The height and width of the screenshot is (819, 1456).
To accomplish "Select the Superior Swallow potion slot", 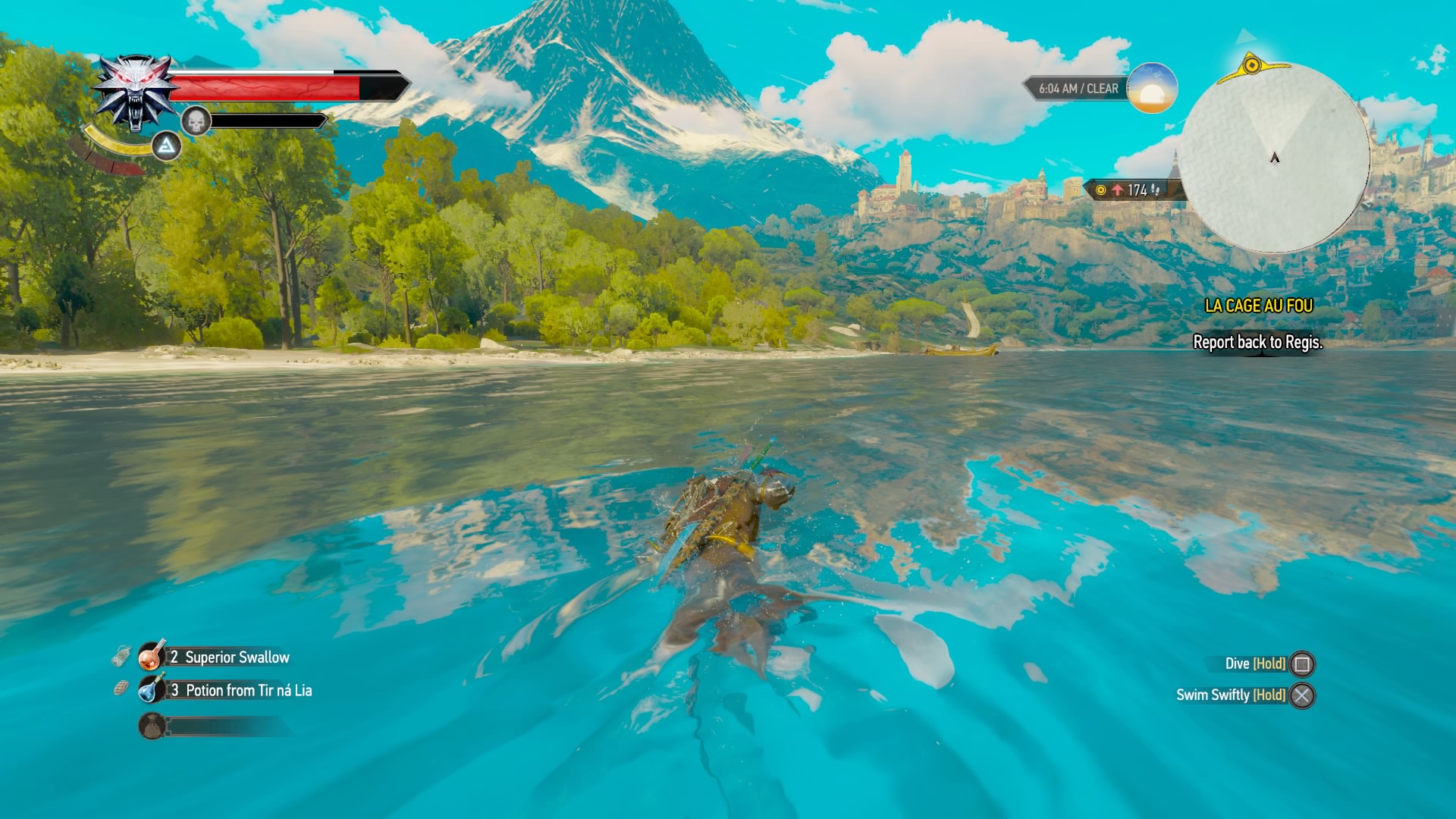I will click(152, 656).
